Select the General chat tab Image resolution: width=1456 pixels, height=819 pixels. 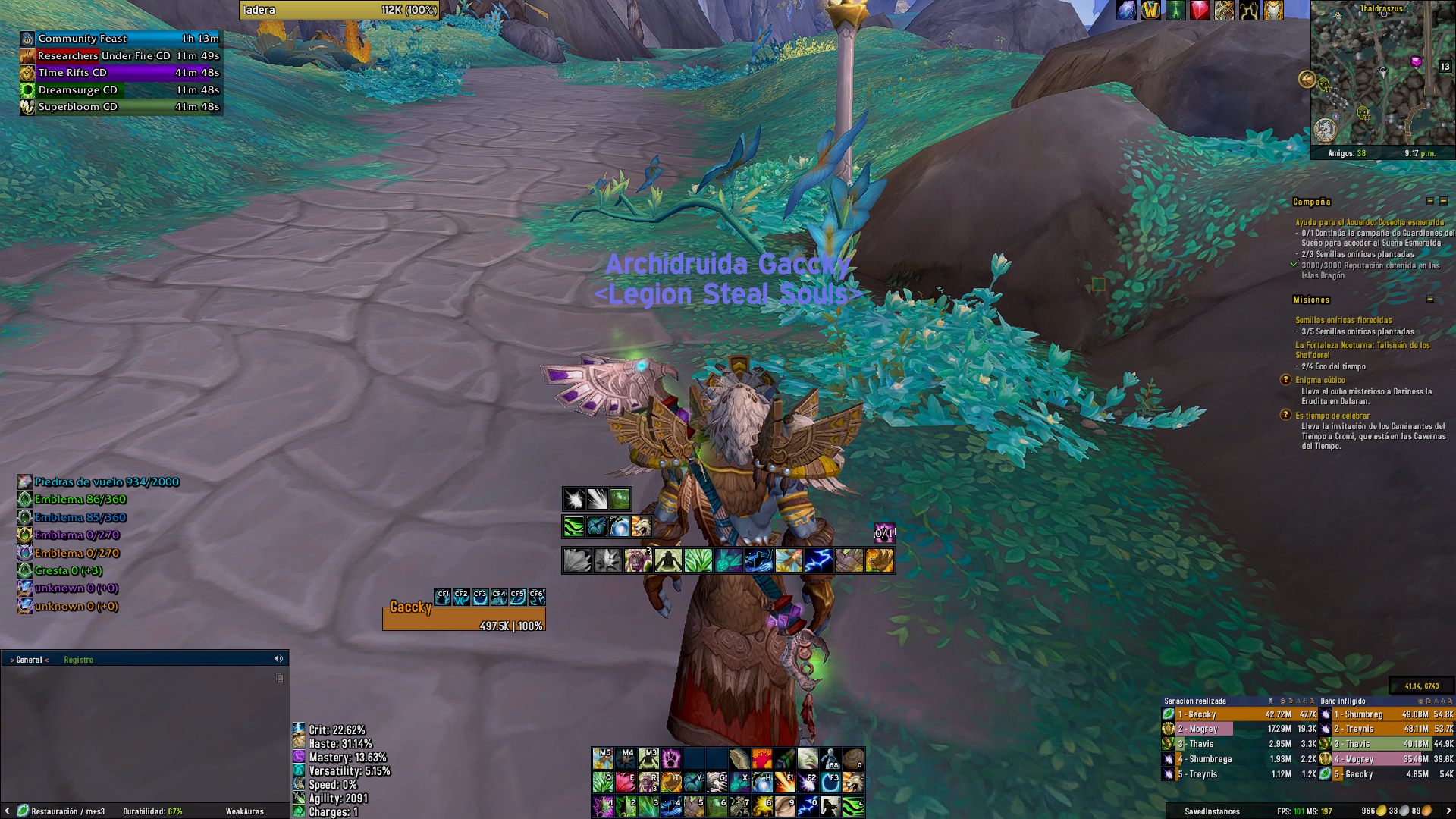tap(29, 659)
